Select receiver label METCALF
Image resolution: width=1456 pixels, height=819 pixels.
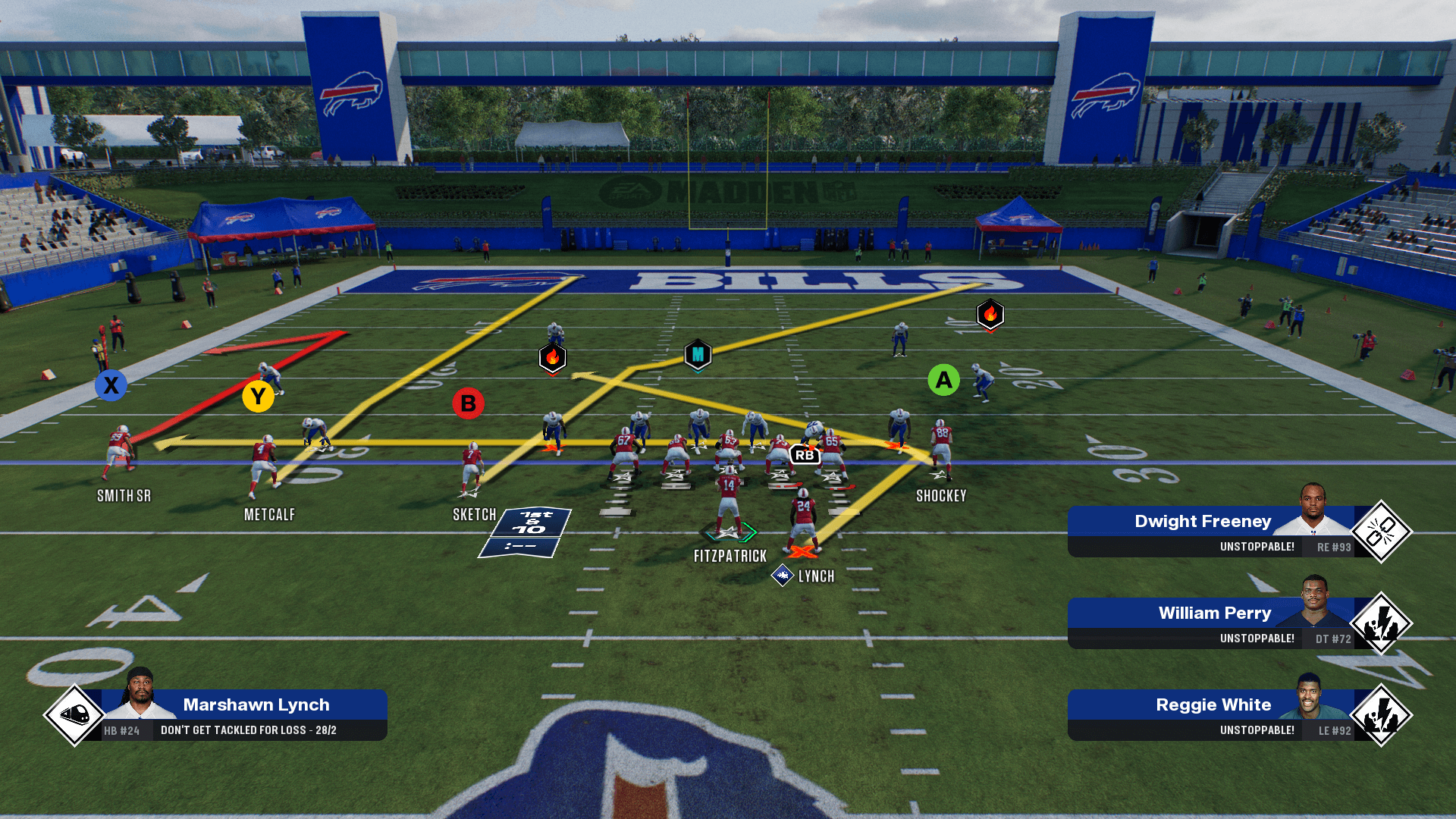269,515
